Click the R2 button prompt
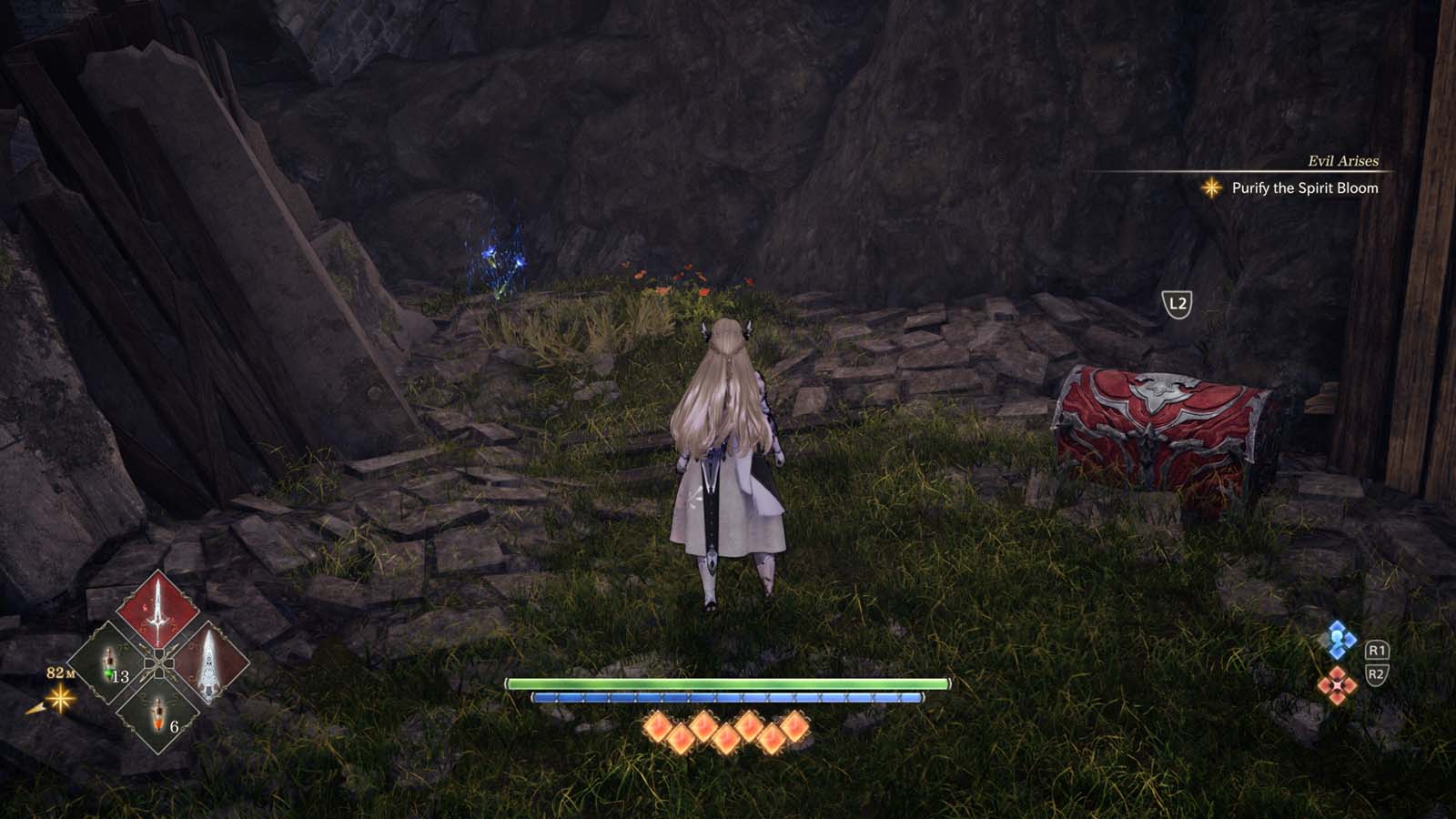 click(1376, 675)
